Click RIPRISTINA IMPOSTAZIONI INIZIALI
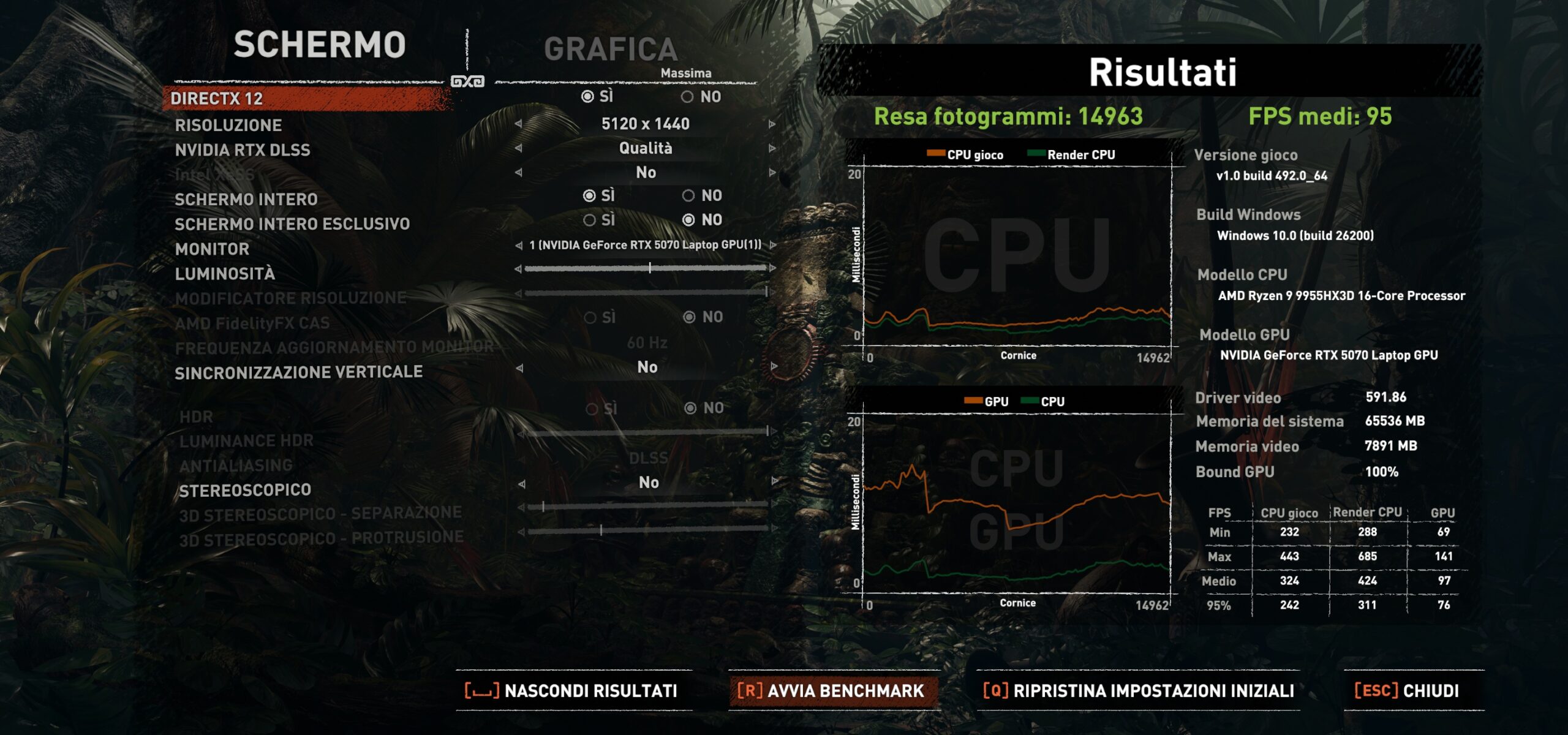Image resolution: width=1568 pixels, height=735 pixels. pyautogui.click(x=1139, y=691)
